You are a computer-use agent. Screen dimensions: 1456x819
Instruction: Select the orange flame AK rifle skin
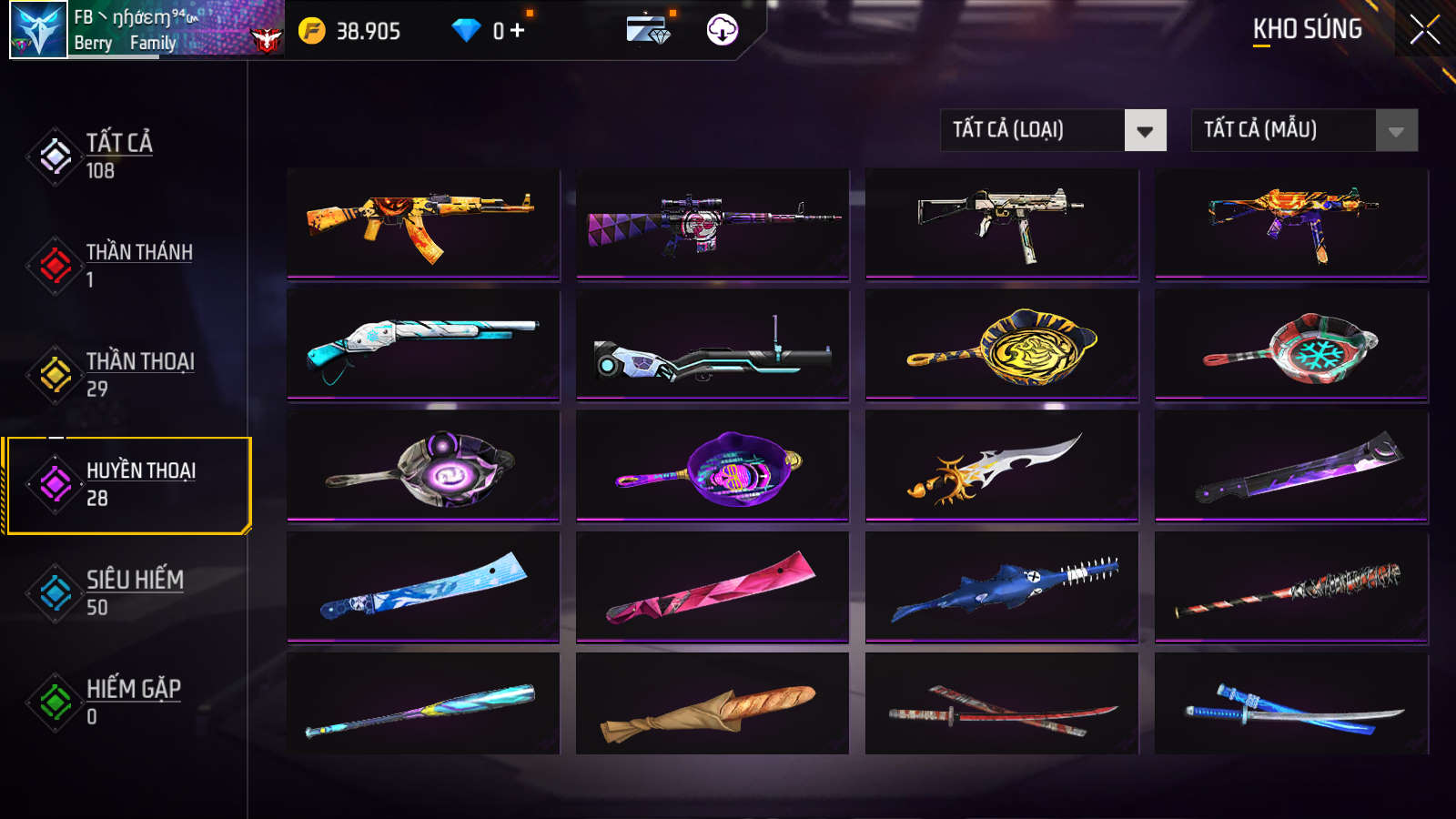click(x=423, y=223)
